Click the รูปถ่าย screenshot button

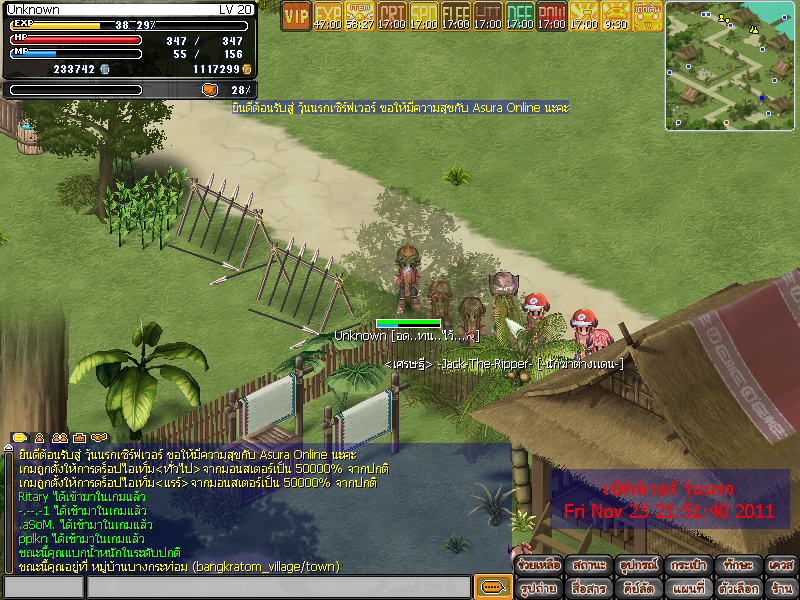(x=539, y=588)
